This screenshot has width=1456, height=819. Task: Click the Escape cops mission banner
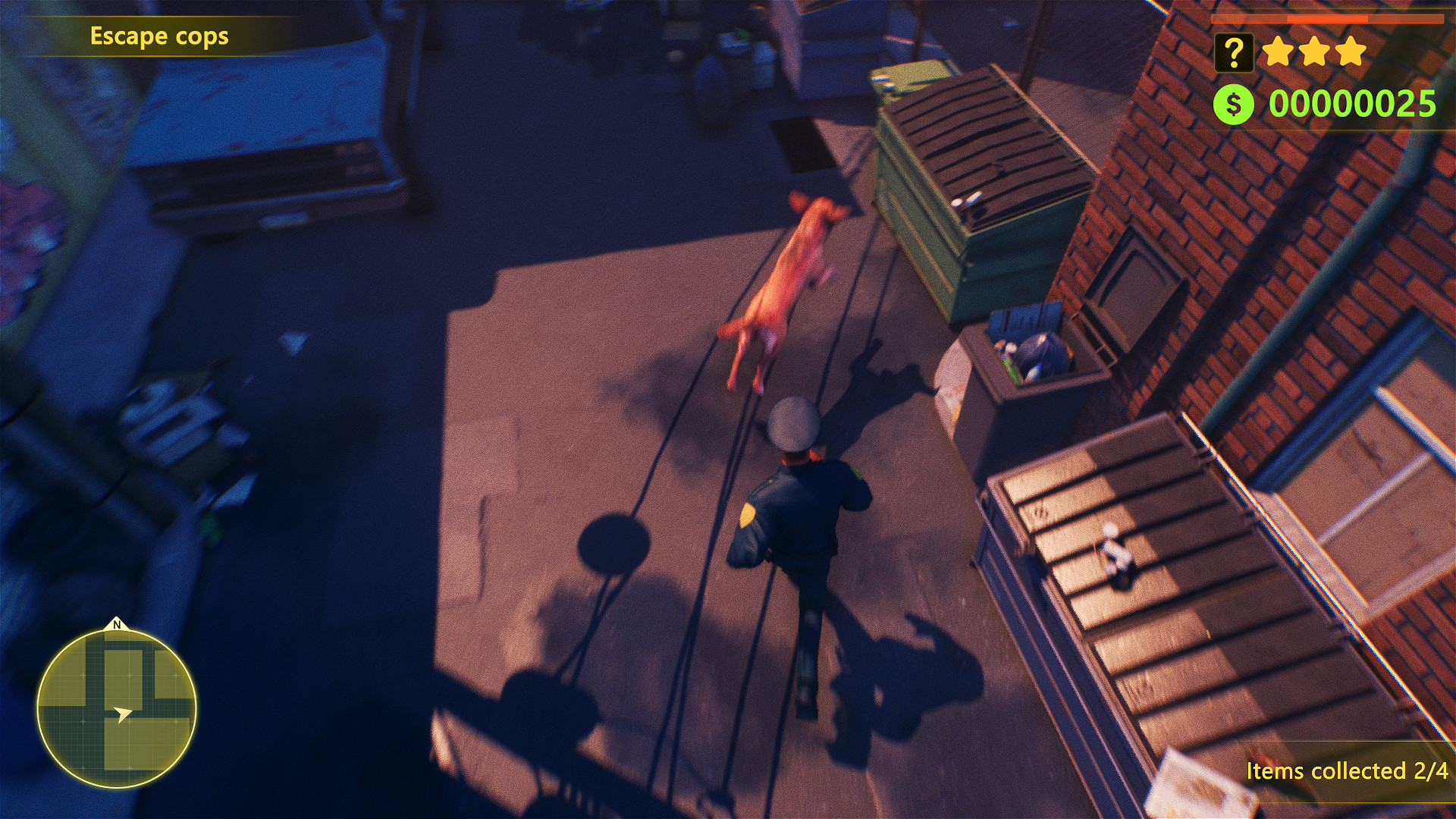pos(159,36)
